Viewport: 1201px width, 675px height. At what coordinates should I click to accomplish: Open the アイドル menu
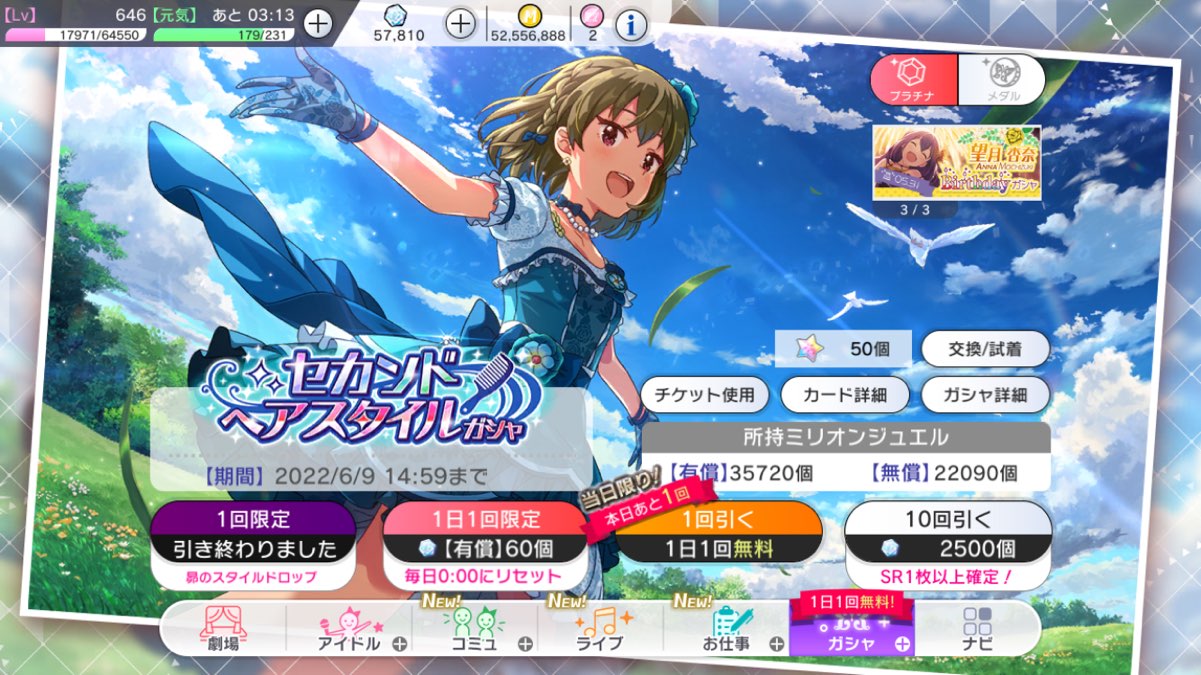[350, 630]
